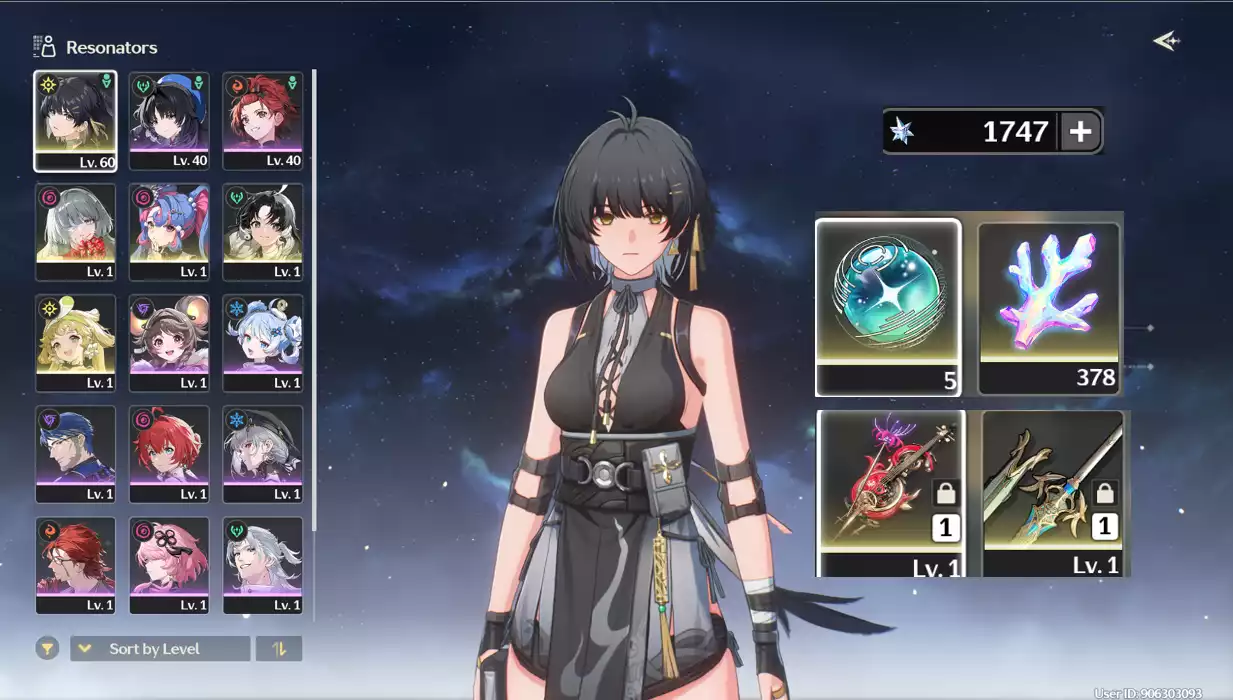Screen dimensions: 1233x700
Task: Choose the red guitar-shaped weapon slot
Action: 891,492
